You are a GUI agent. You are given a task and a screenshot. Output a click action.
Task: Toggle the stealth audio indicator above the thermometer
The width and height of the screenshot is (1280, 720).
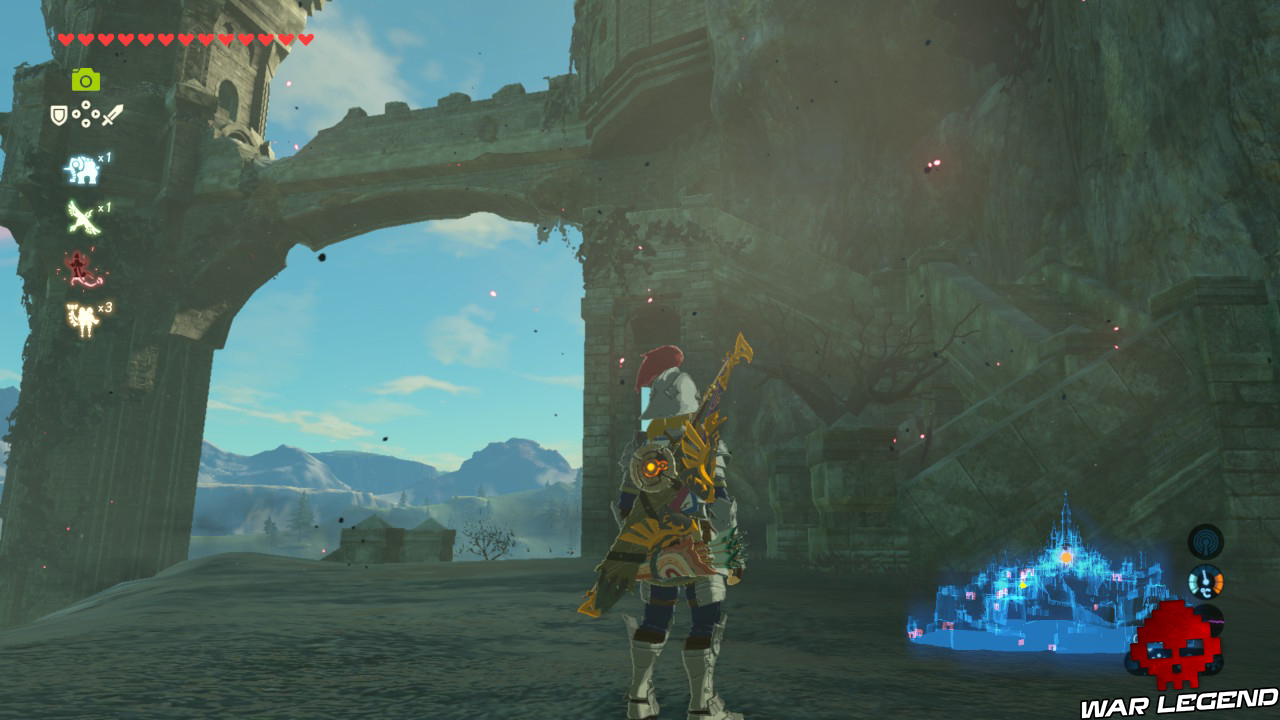pos(1204,541)
